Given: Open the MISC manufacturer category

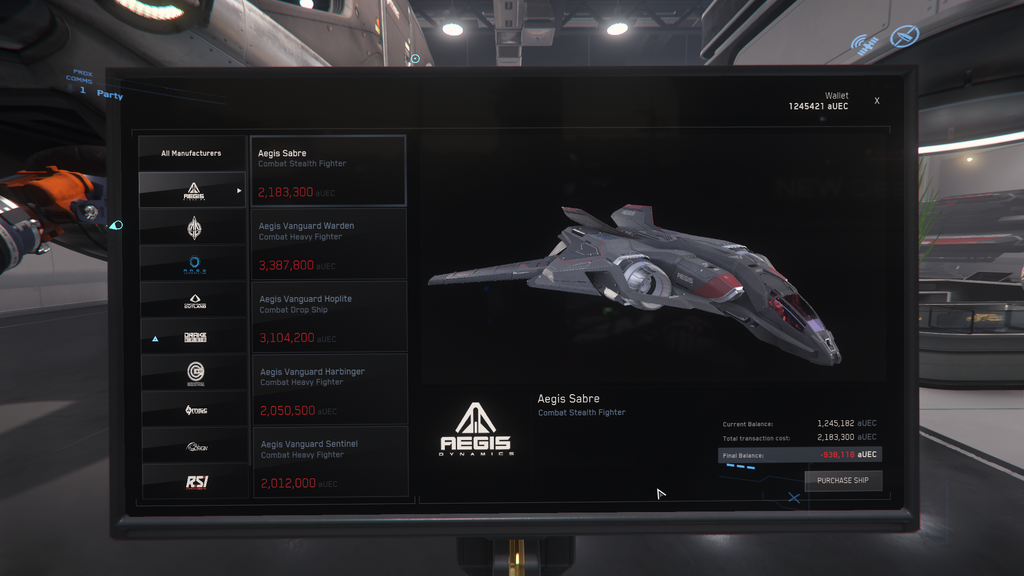Looking at the screenshot, I should pyautogui.click(x=193, y=410).
